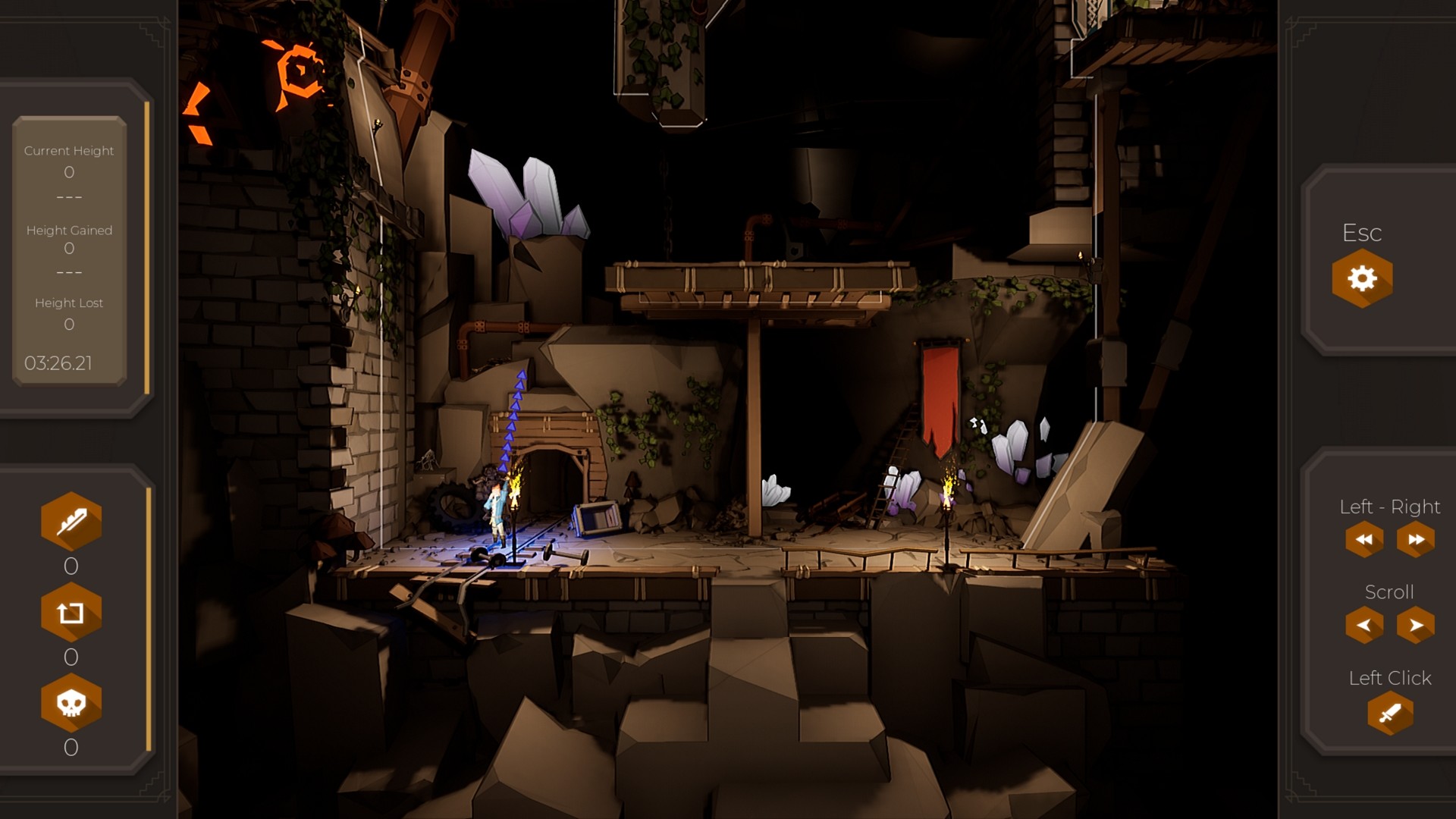Select the Left Click sword icon

(1390, 714)
